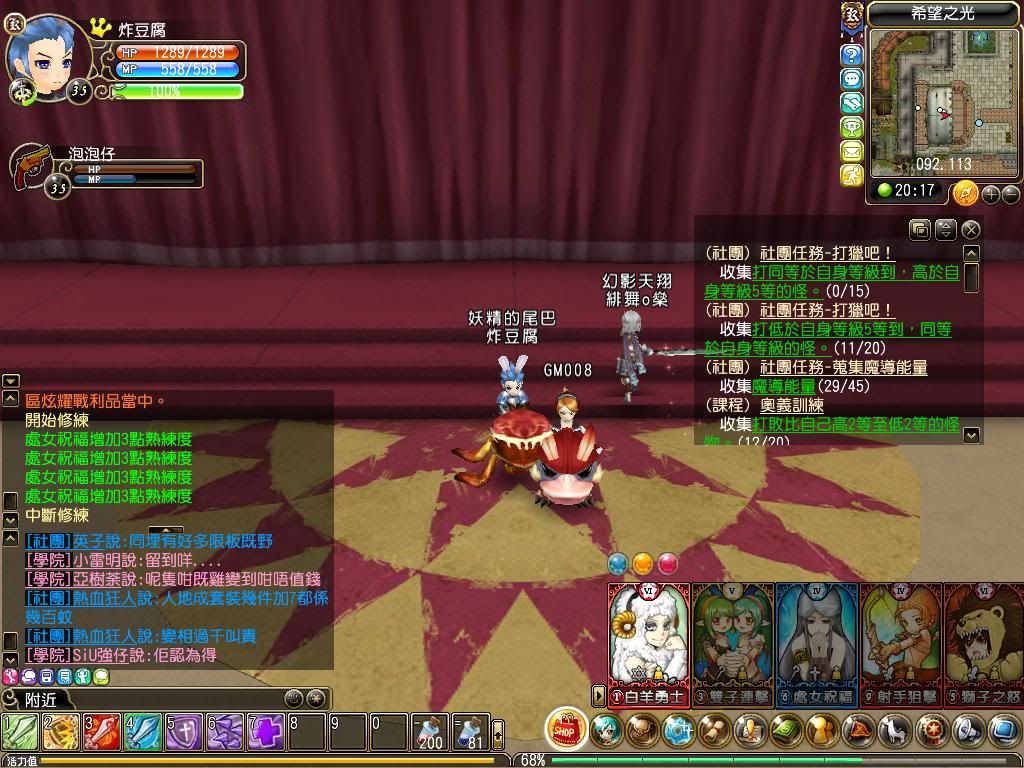Open the blue question mark help icon
1024x768 pixels.
pos(851,55)
